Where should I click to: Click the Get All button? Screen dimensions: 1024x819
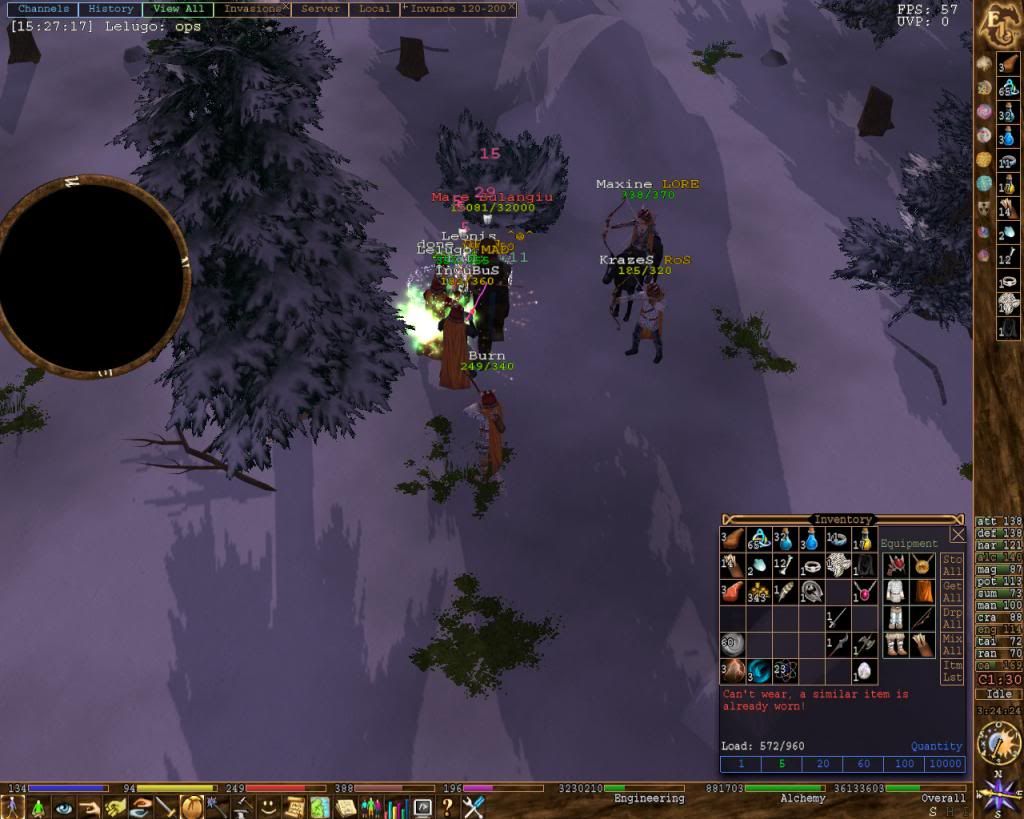tap(952, 592)
